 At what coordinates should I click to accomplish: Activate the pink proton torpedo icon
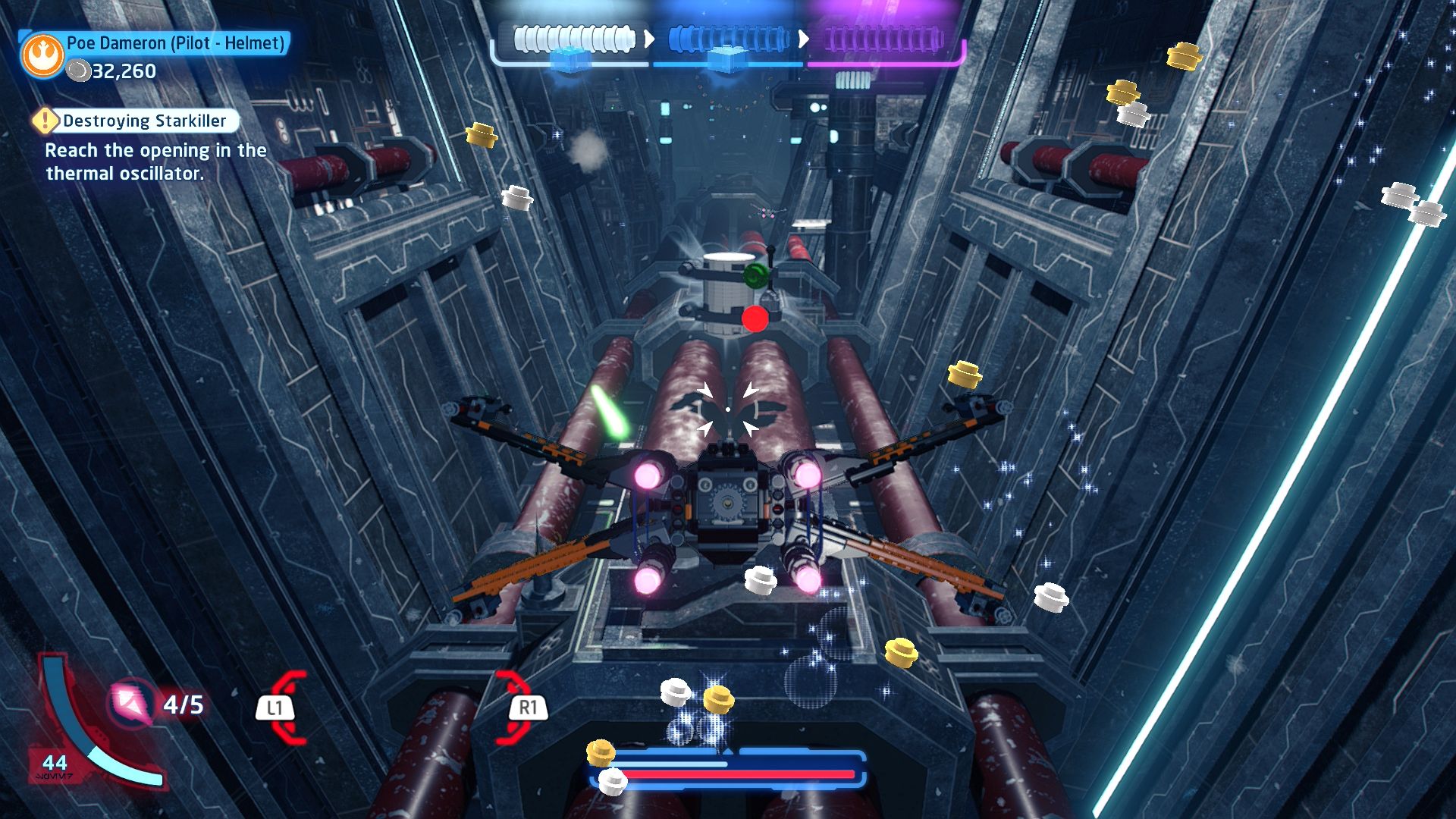coord(132,703)
